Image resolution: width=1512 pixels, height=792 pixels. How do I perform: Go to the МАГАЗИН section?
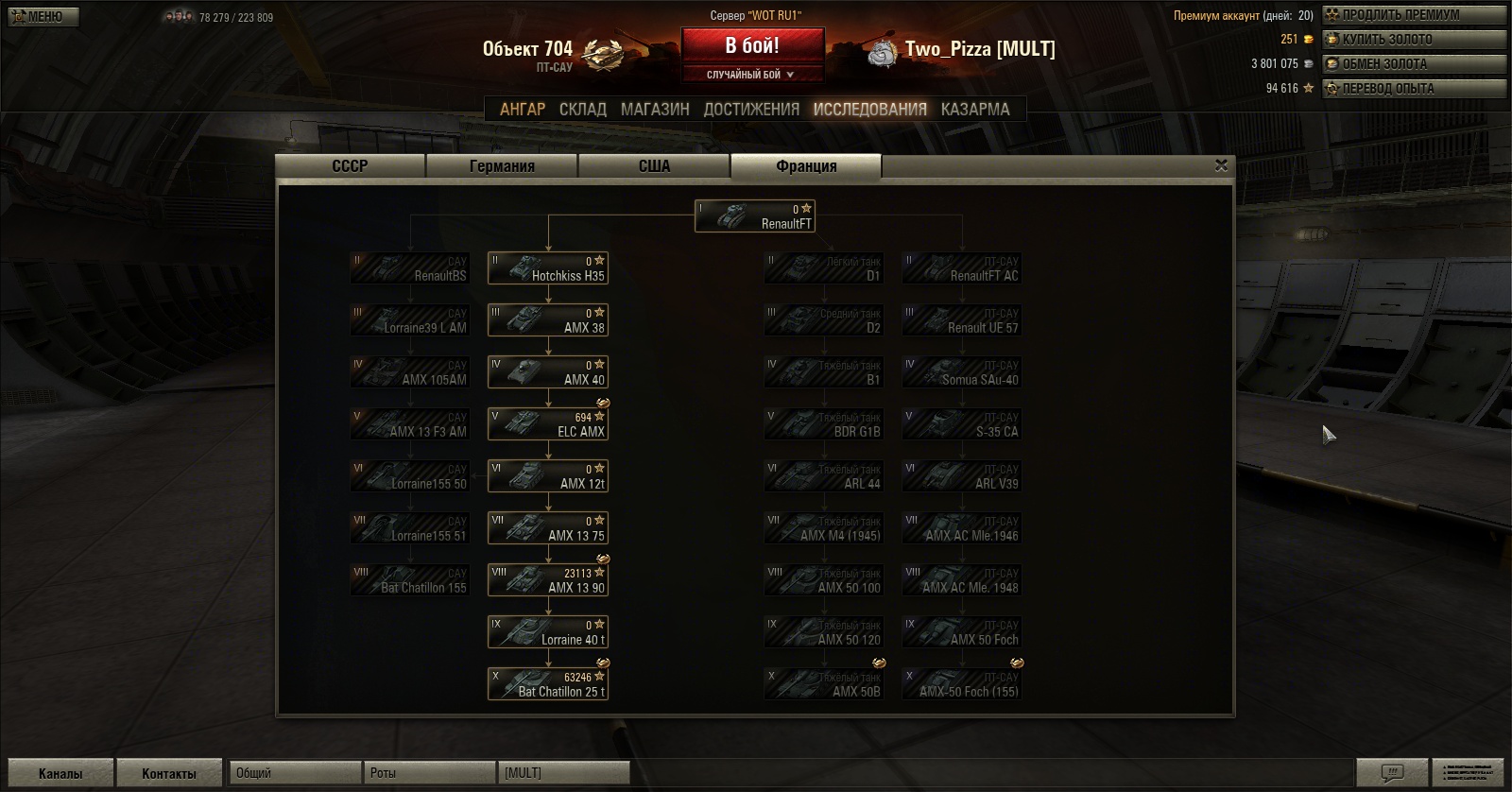click(655, 110)
